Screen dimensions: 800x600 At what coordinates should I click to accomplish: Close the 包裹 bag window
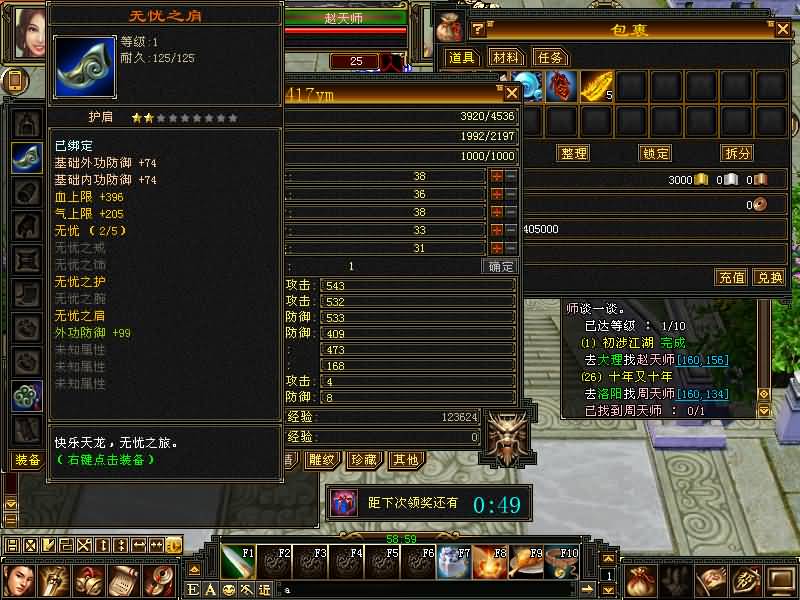click(x=782, y=28)
